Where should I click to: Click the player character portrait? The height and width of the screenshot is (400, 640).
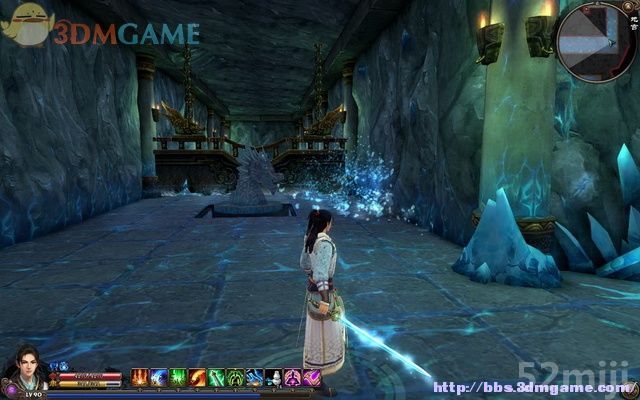pyautogui.click(x=25, y=368)
